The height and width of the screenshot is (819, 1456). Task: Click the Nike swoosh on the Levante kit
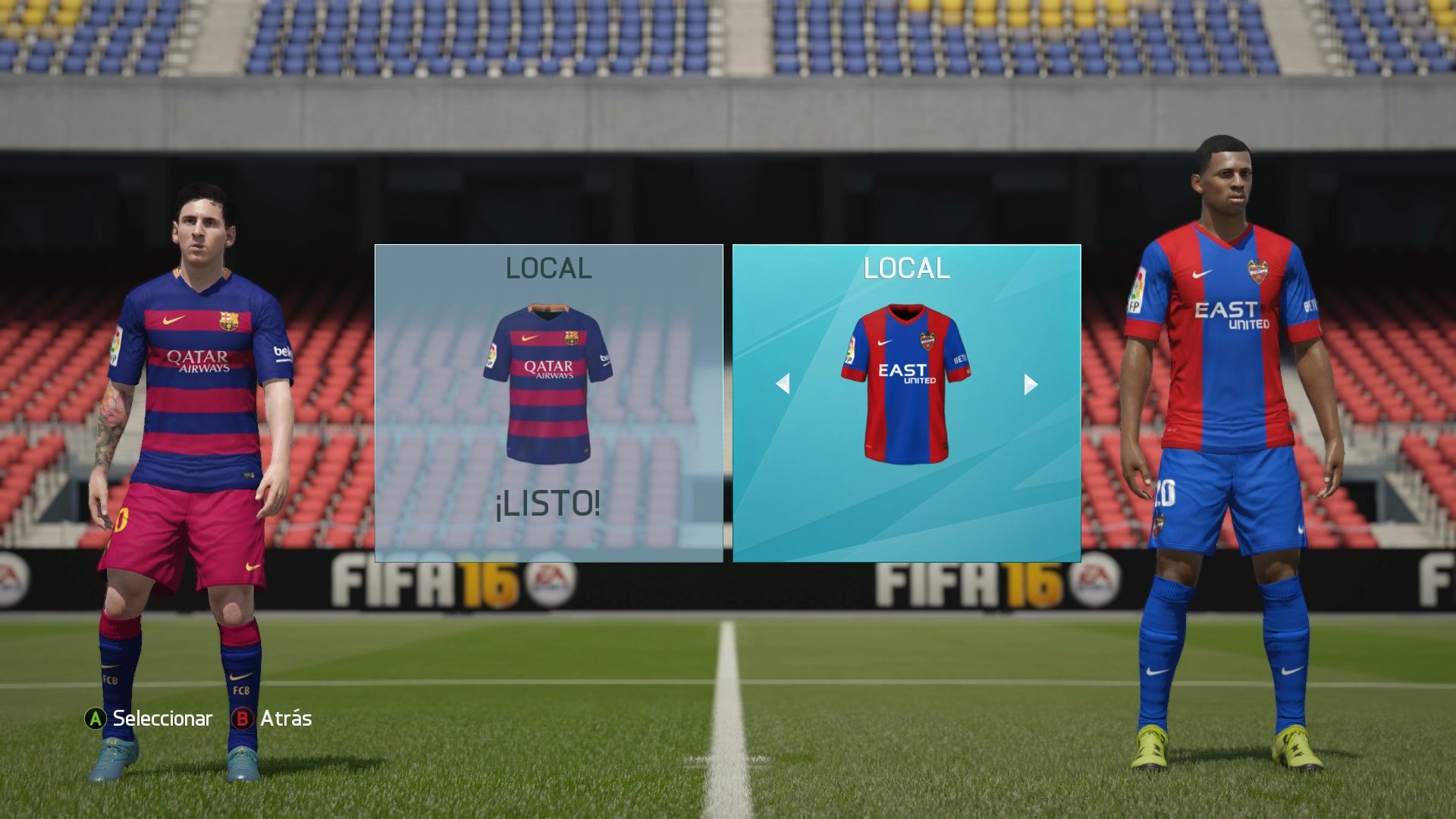(883, 342)
